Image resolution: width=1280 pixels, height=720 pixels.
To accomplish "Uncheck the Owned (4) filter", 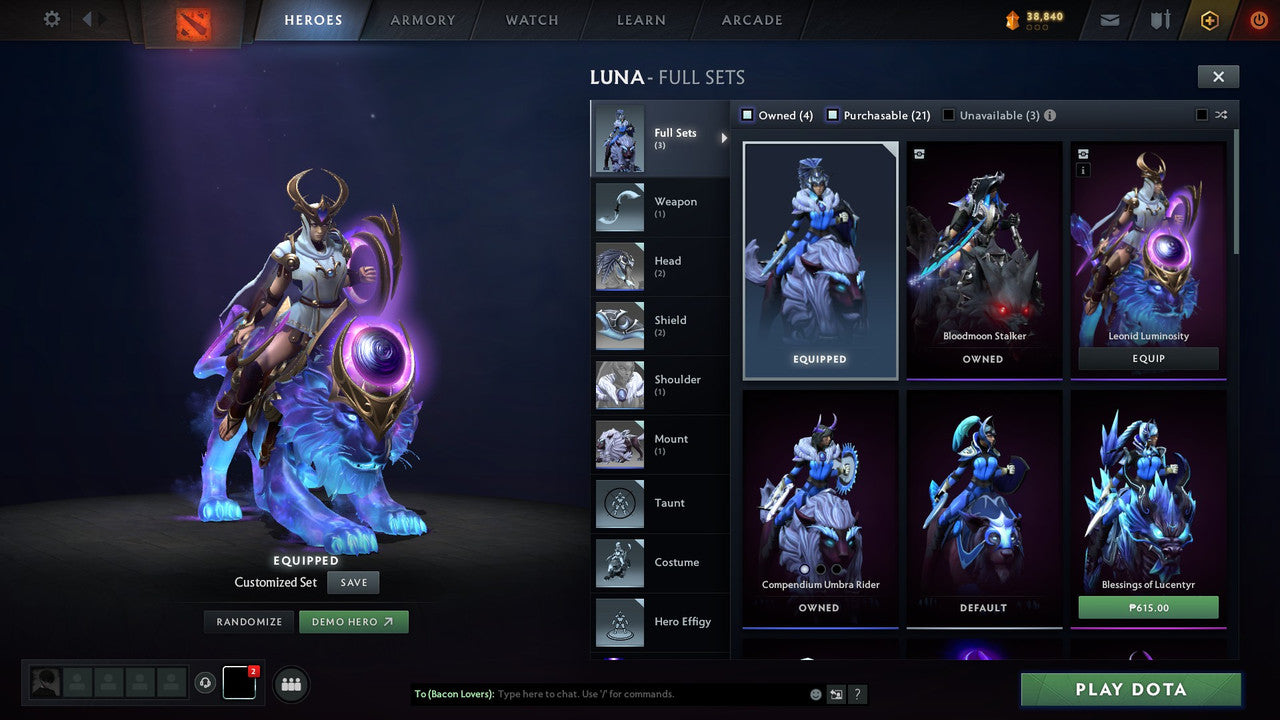I will [746, 115].
